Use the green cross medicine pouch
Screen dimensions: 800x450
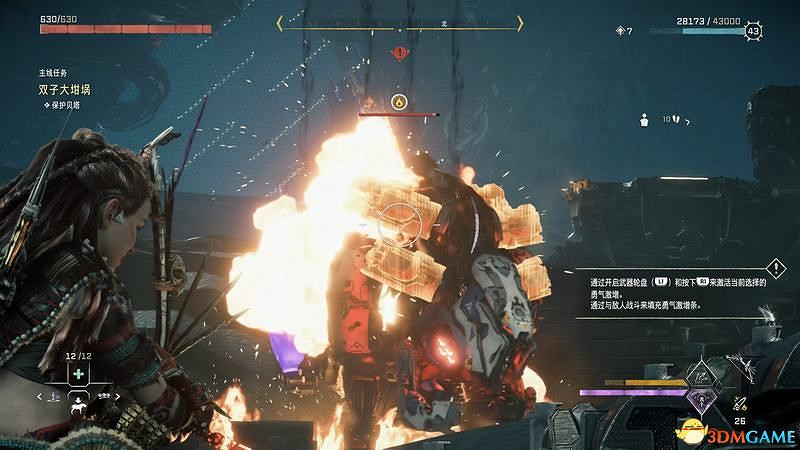click(x=77, y=373)
